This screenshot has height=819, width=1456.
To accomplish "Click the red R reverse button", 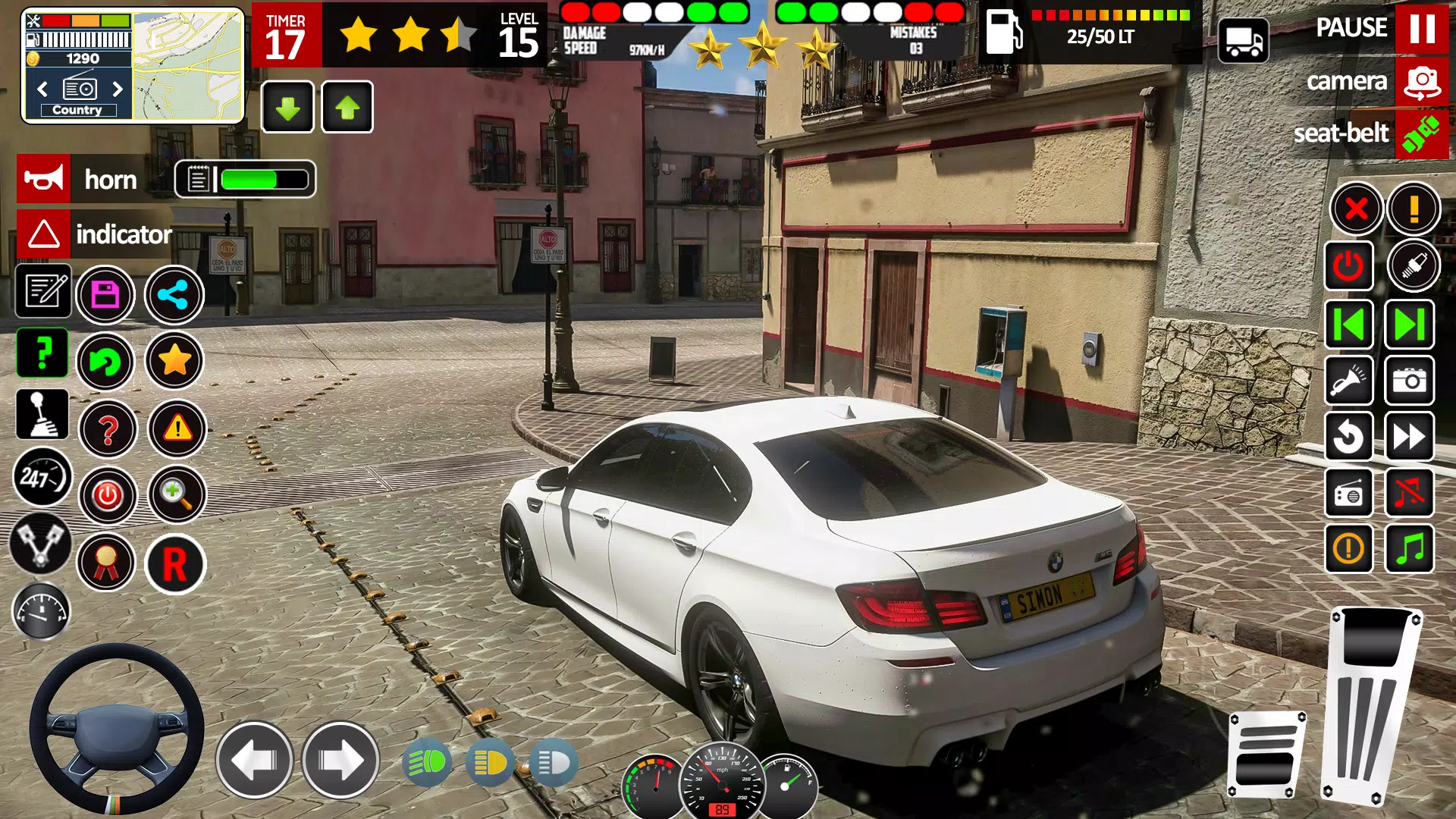I will [x=175, y=564].
